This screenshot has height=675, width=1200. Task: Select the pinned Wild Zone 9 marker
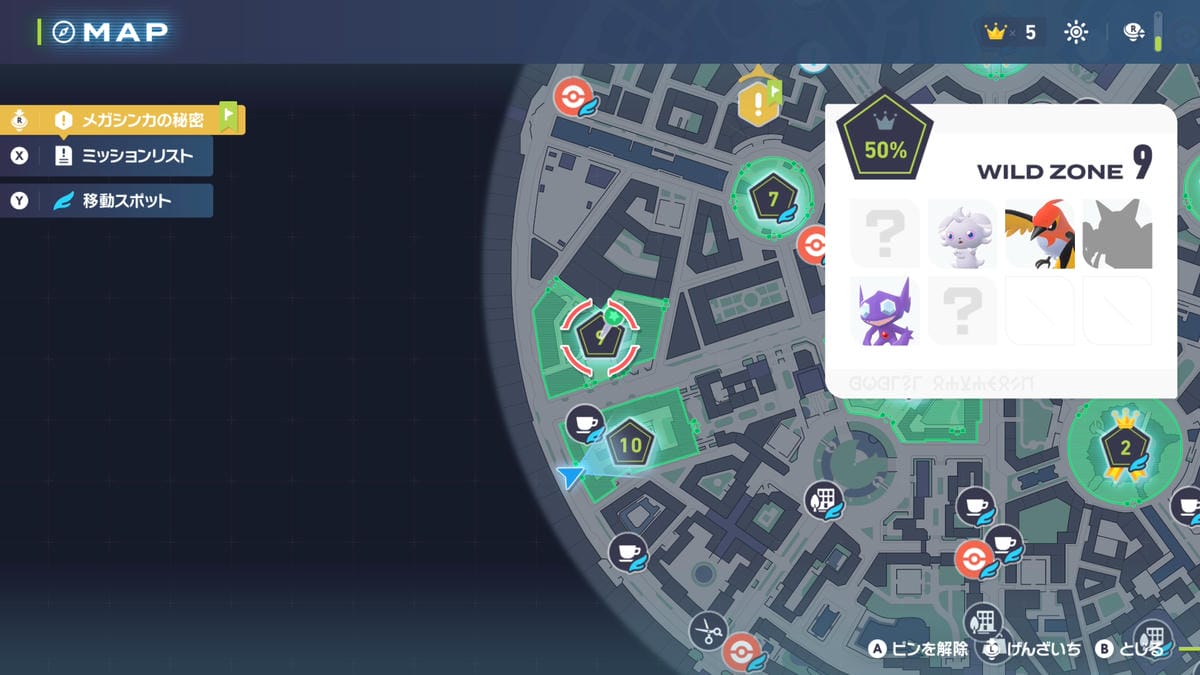600,337
